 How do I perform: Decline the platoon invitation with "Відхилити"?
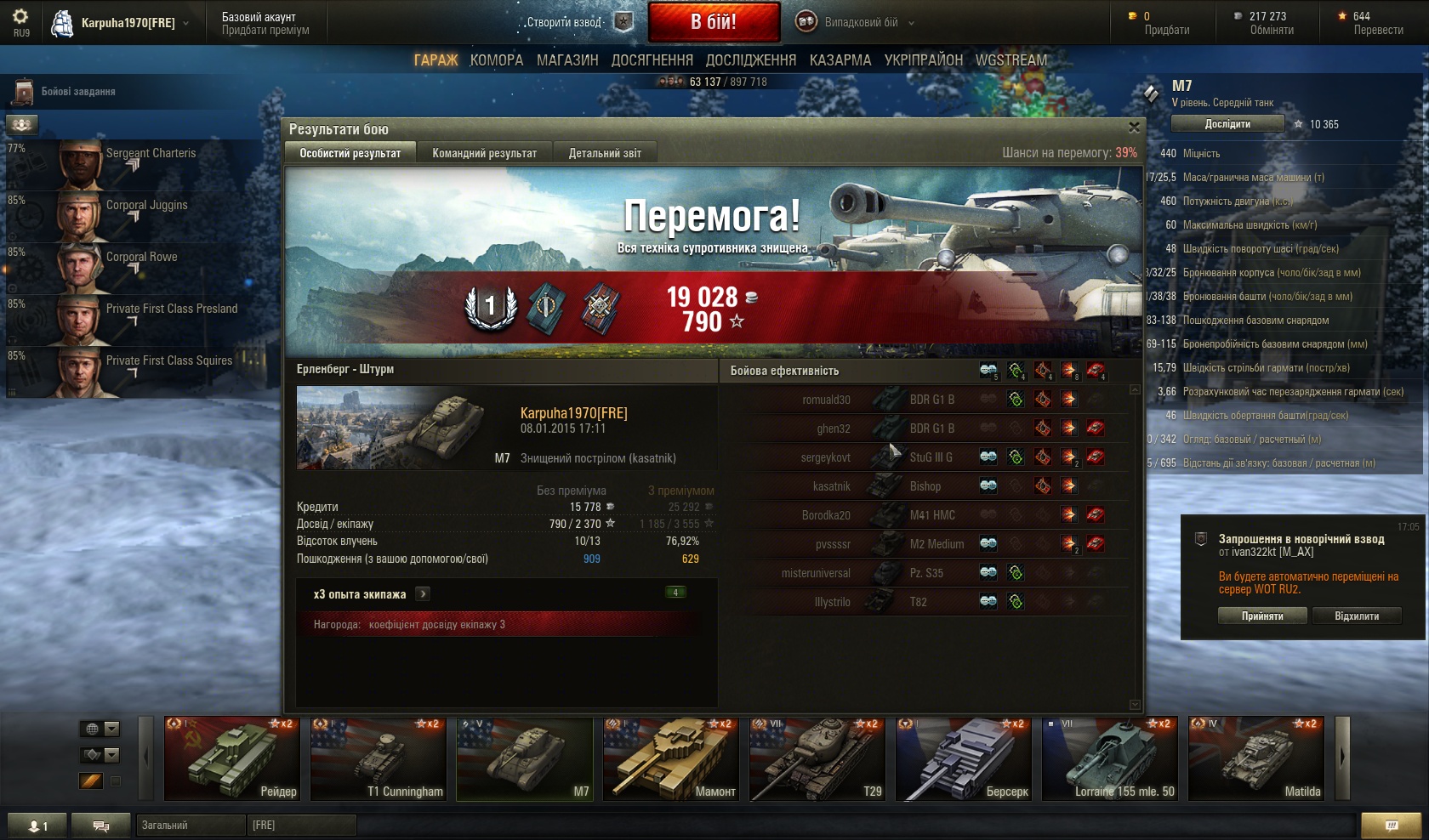(x=1357, y=616)
